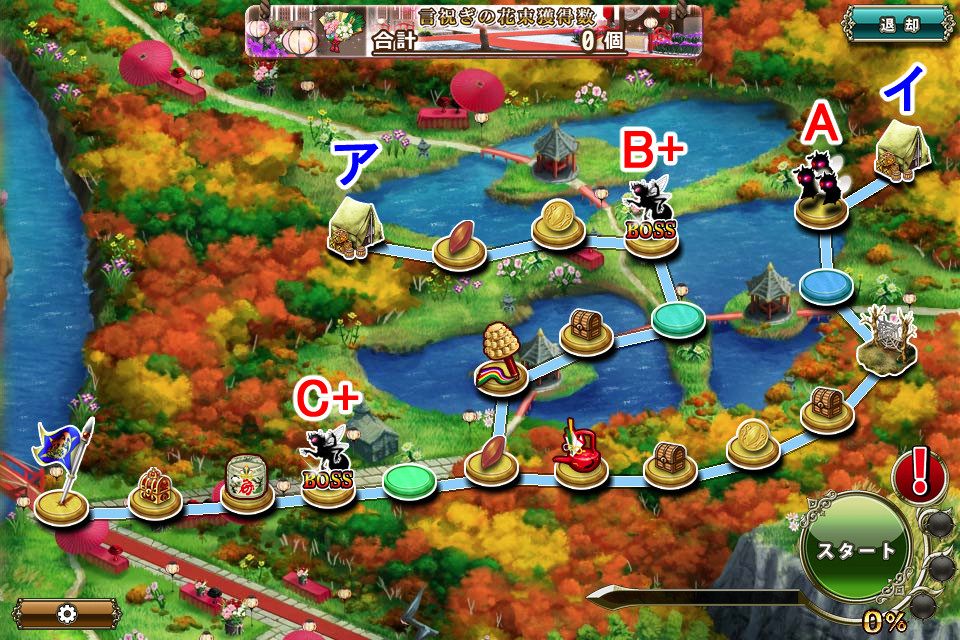
Task: Open settings with the gear button
Action: (x=67, y=613)
